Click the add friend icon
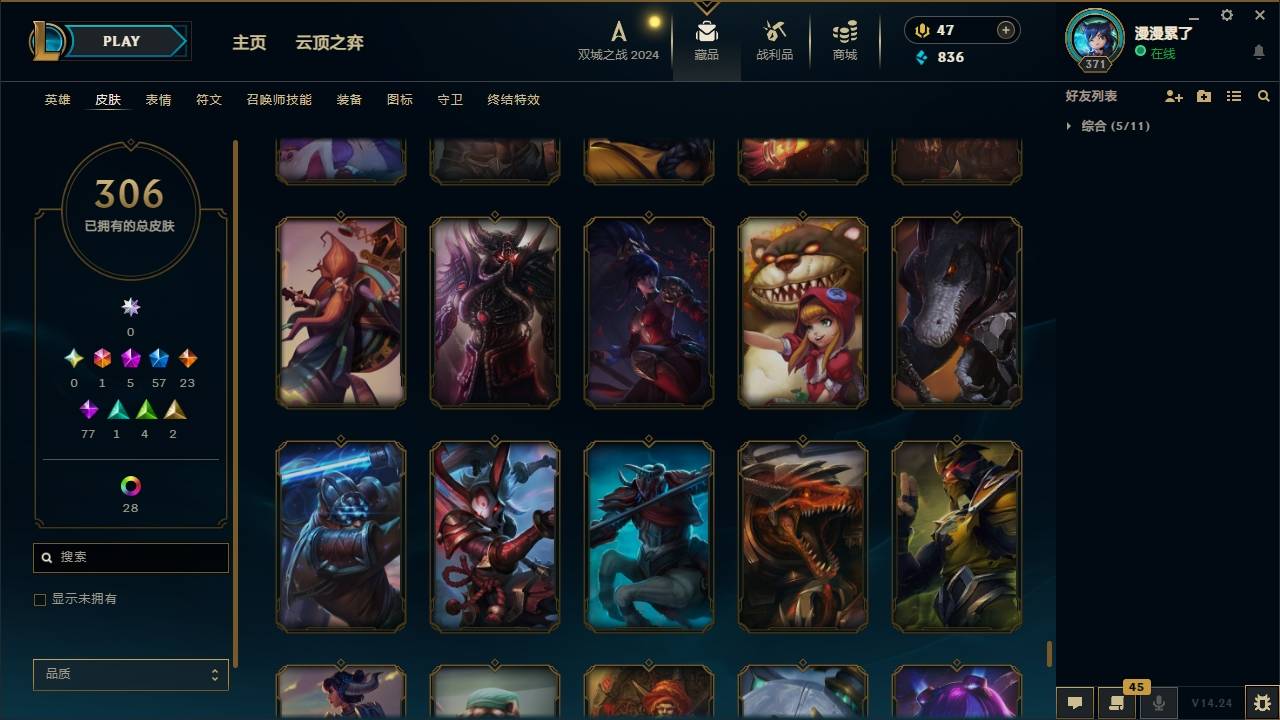 pos(1172,96)
